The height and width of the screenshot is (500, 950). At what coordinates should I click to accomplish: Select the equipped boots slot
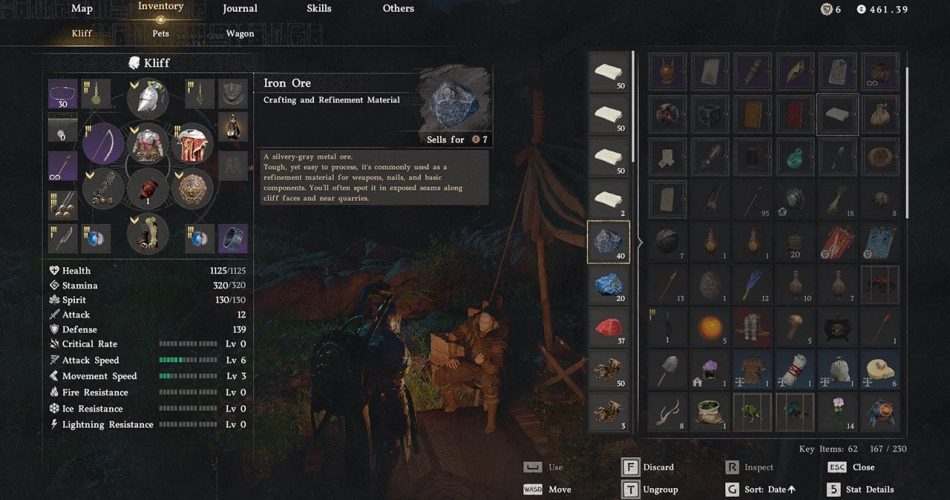[148, 234]
